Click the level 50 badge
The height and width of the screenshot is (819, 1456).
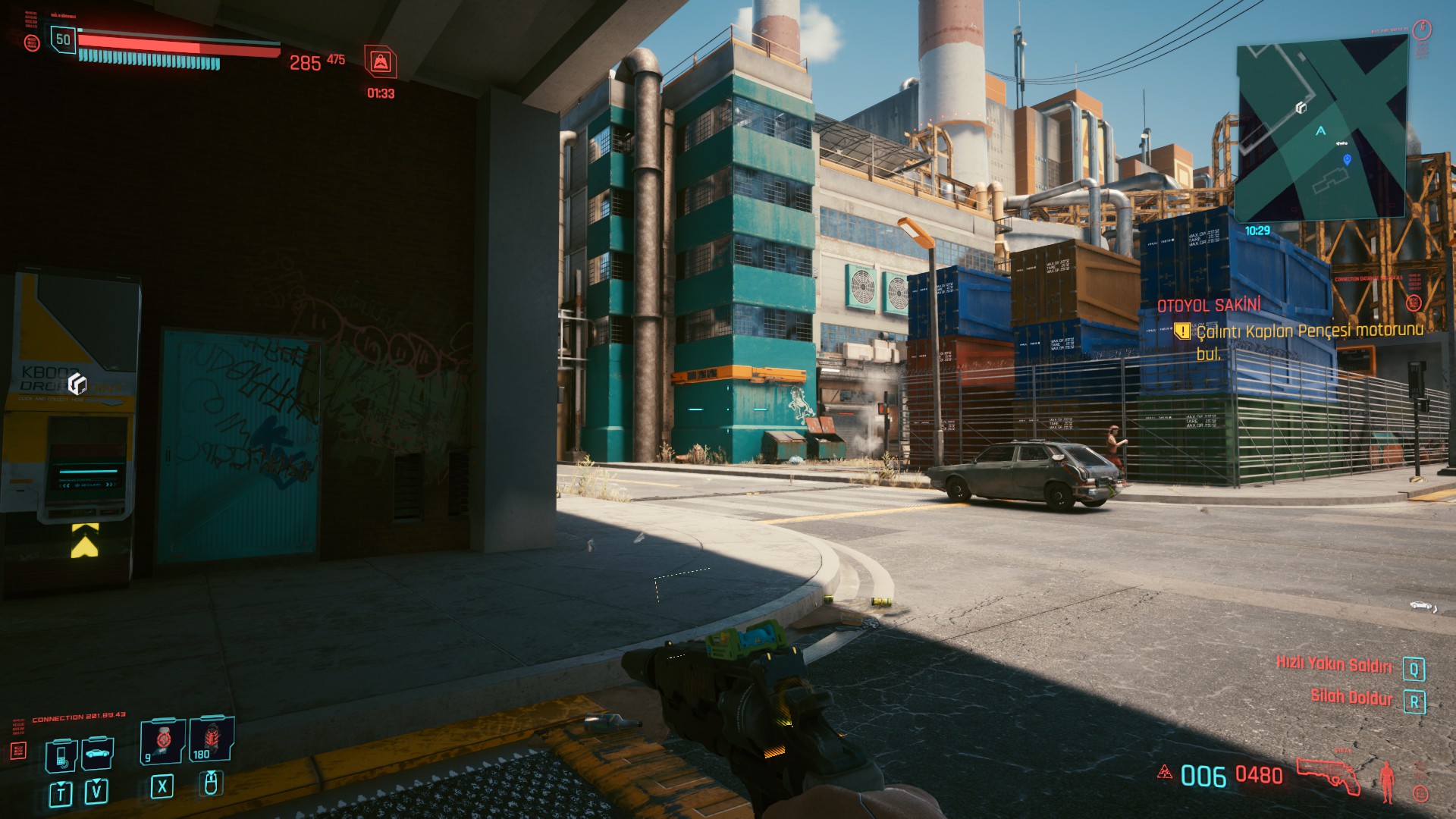point(63,39)
